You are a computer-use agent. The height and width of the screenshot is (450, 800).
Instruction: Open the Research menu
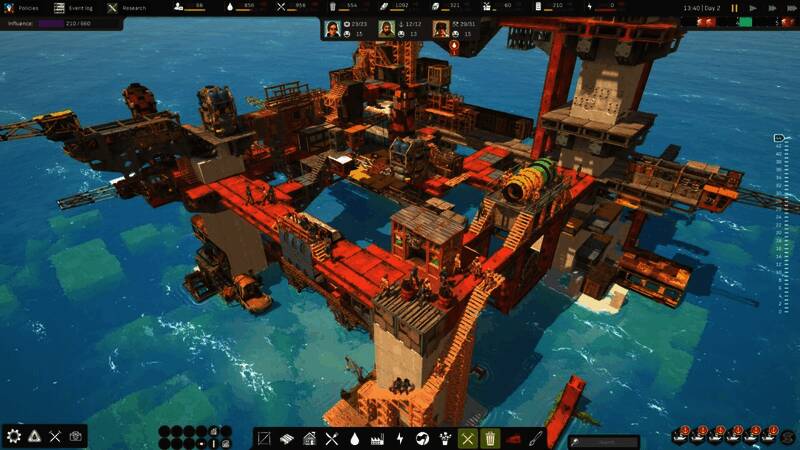coord(127,8)
